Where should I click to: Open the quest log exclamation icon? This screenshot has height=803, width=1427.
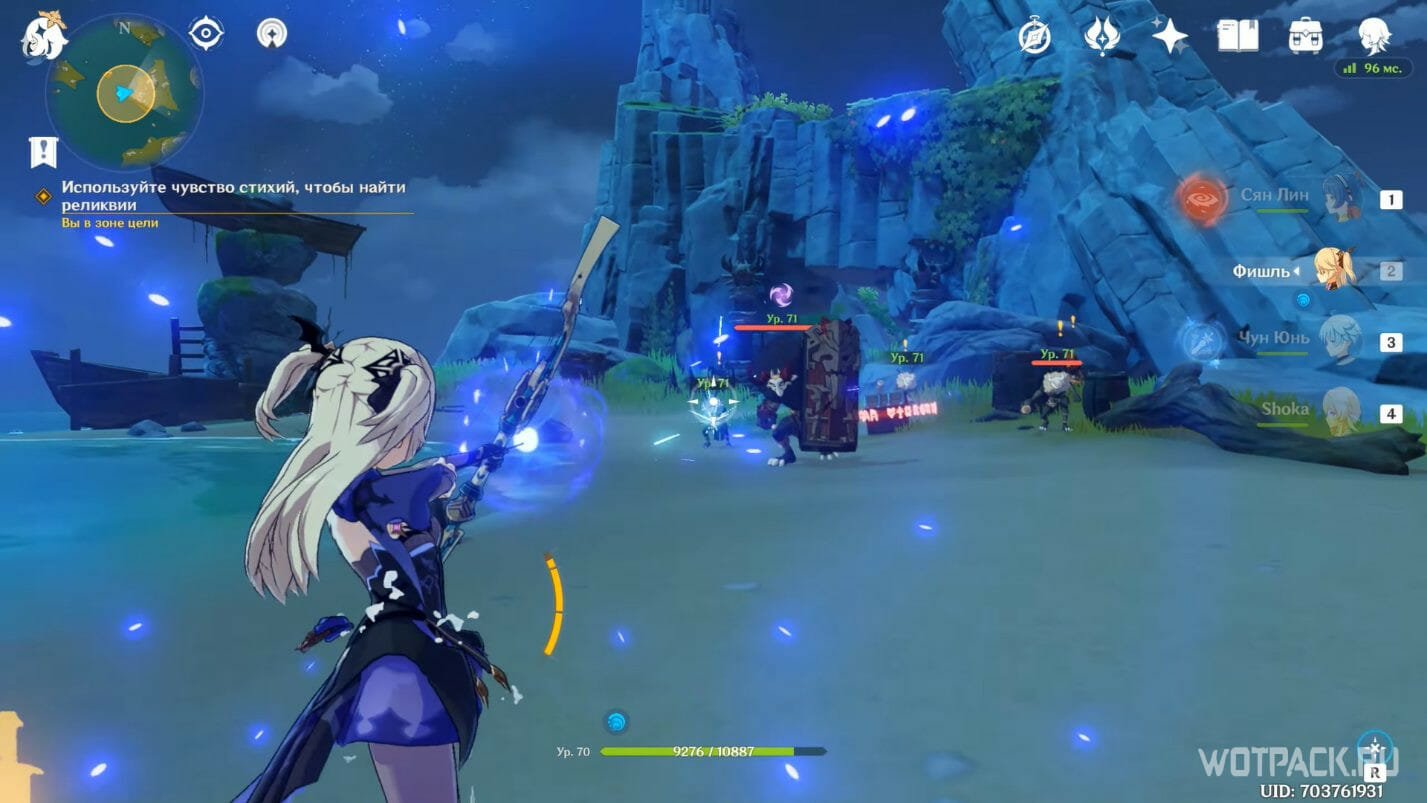(43, 152)
